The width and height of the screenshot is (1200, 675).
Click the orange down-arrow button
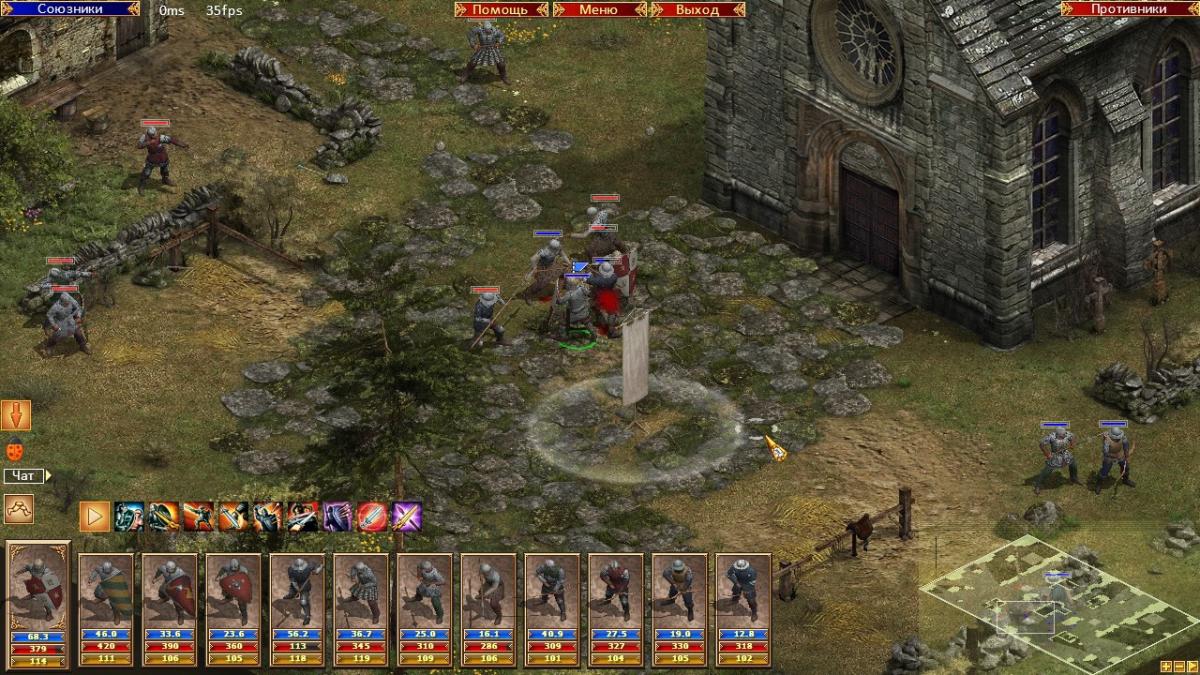pyautogui.click(x=16, y=415)
